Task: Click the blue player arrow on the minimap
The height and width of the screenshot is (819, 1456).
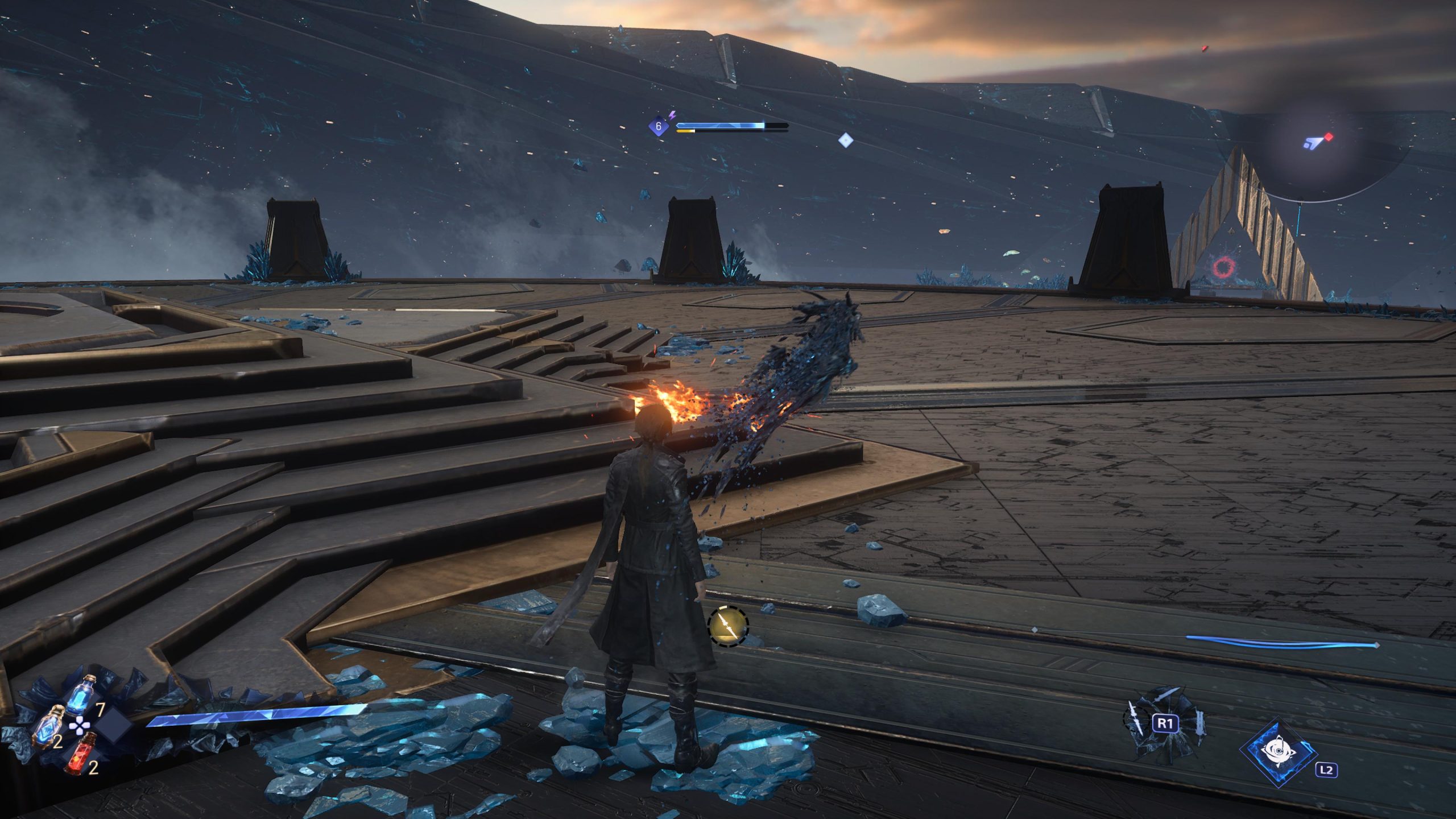Action: point(1314,143)
